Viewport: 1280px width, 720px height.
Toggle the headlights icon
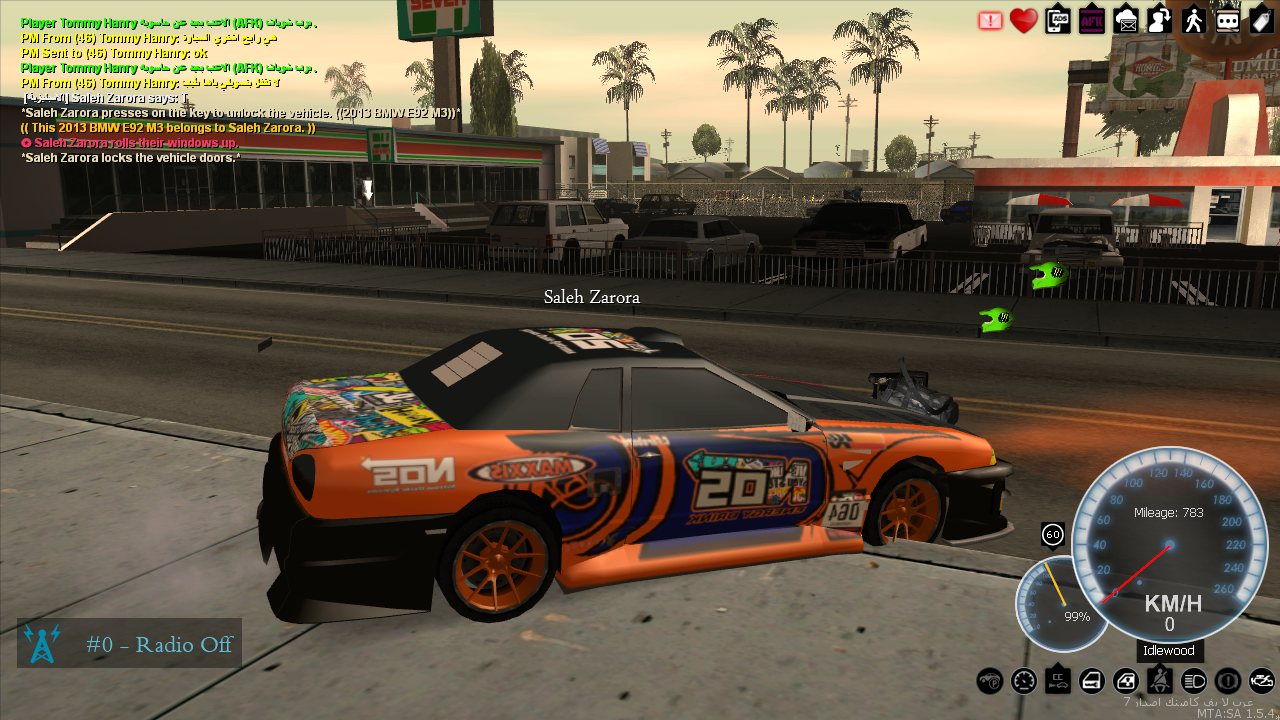click(x=1194, y=681)
